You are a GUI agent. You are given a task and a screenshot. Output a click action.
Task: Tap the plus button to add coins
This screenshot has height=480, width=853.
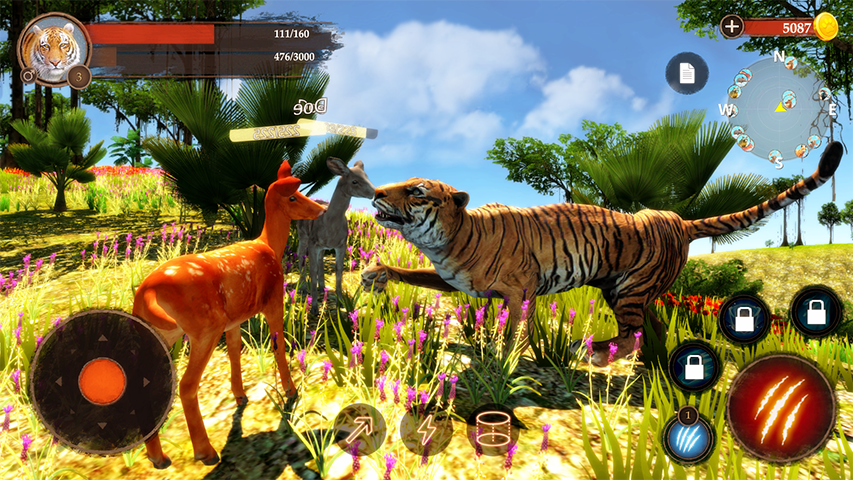click(x=732, y=27)
